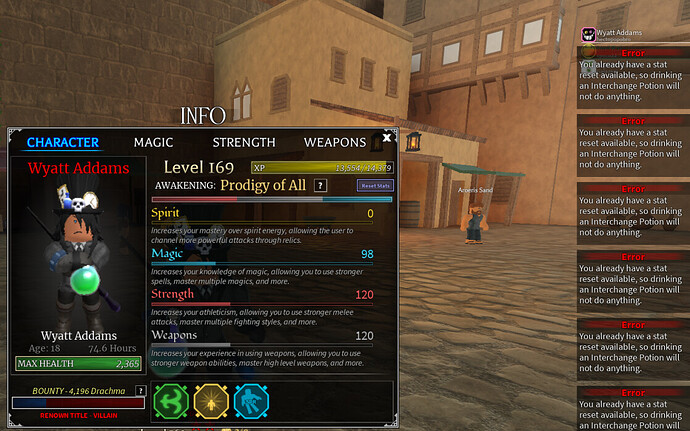Click the Spirit stat row
Image resolution: width=690 pixels, height=431 pixels.
[x=262, y=213]
